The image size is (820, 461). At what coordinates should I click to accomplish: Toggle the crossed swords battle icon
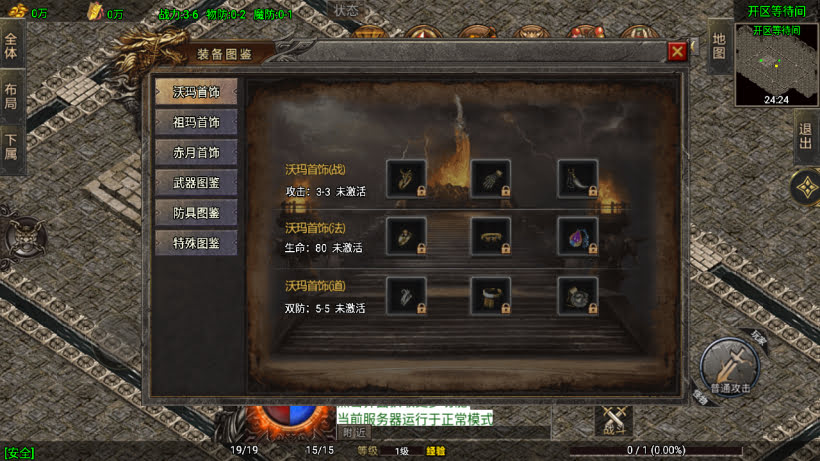tap(613, 421)
